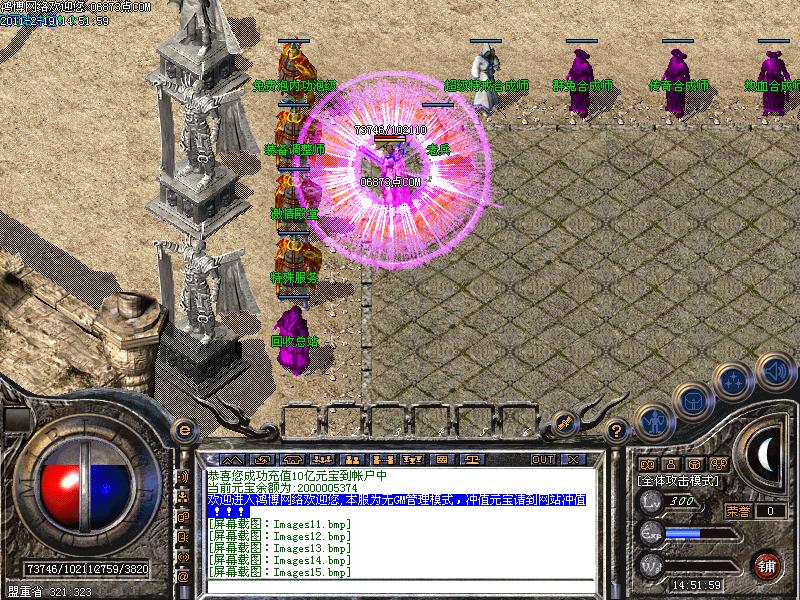Click the OUT button above chat
The image size is (800, 600).
pos(543,459)
